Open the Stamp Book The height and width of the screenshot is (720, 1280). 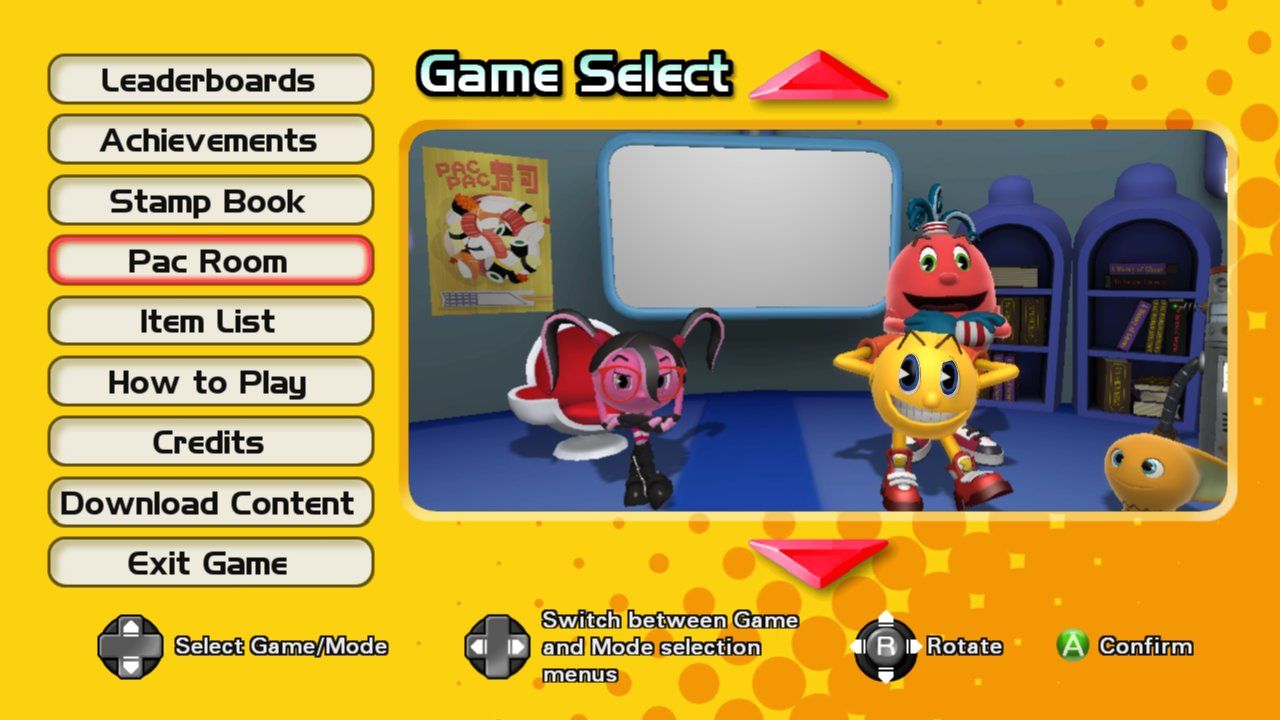pos(211,200)
